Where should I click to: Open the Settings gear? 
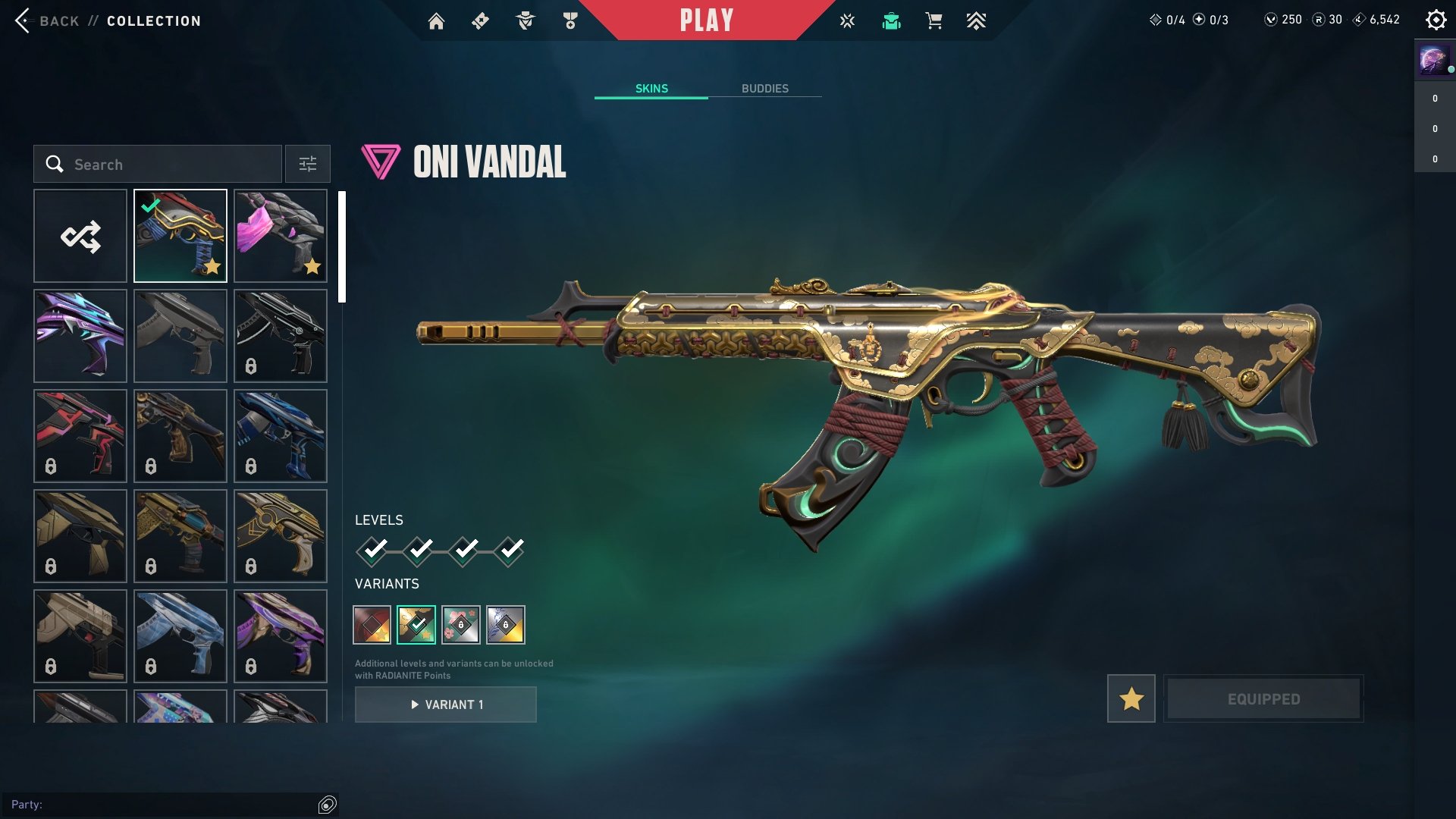tap(1436, 20)
